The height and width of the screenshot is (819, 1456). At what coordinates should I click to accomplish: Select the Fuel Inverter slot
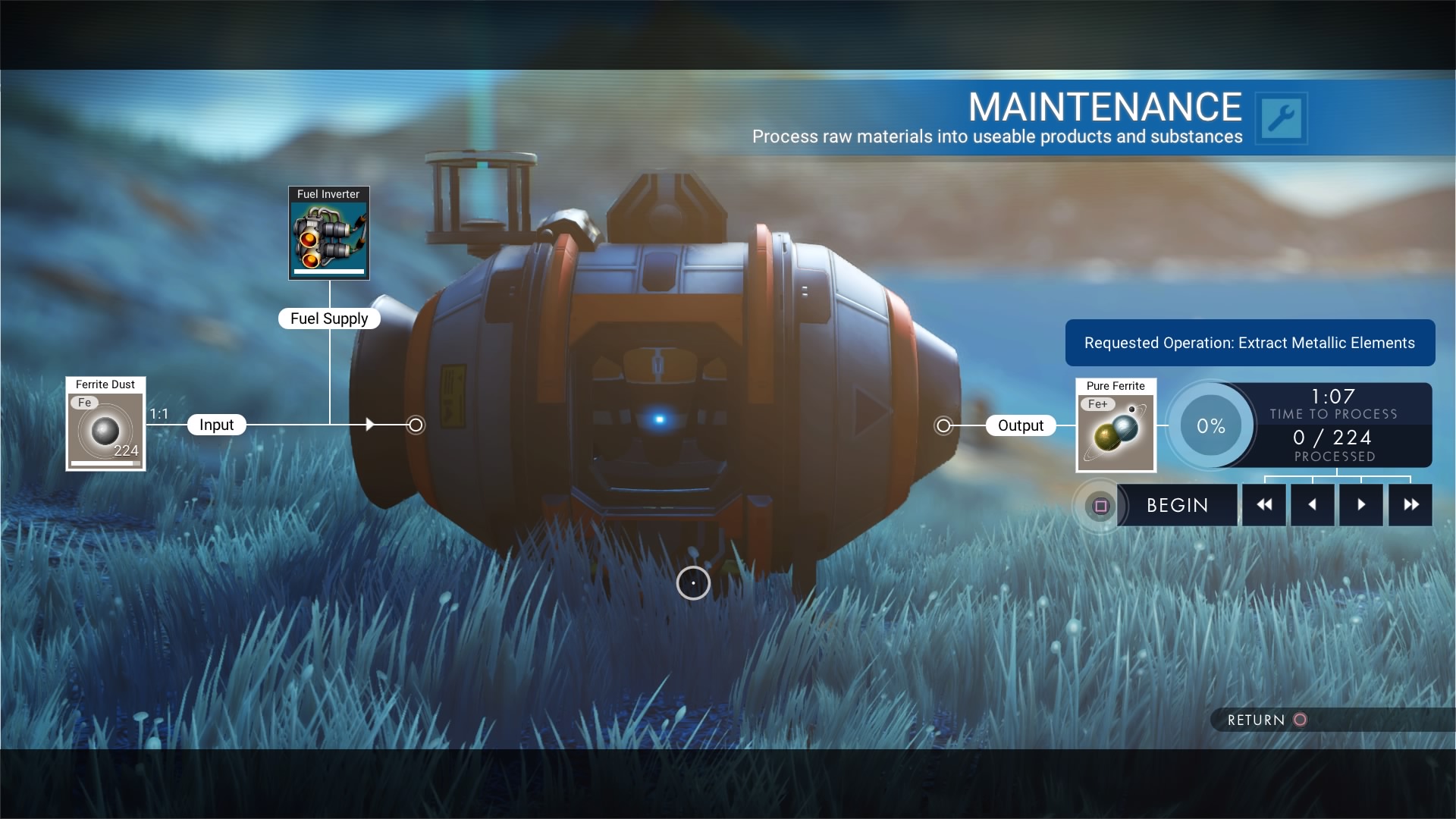[x=329, y=233]
